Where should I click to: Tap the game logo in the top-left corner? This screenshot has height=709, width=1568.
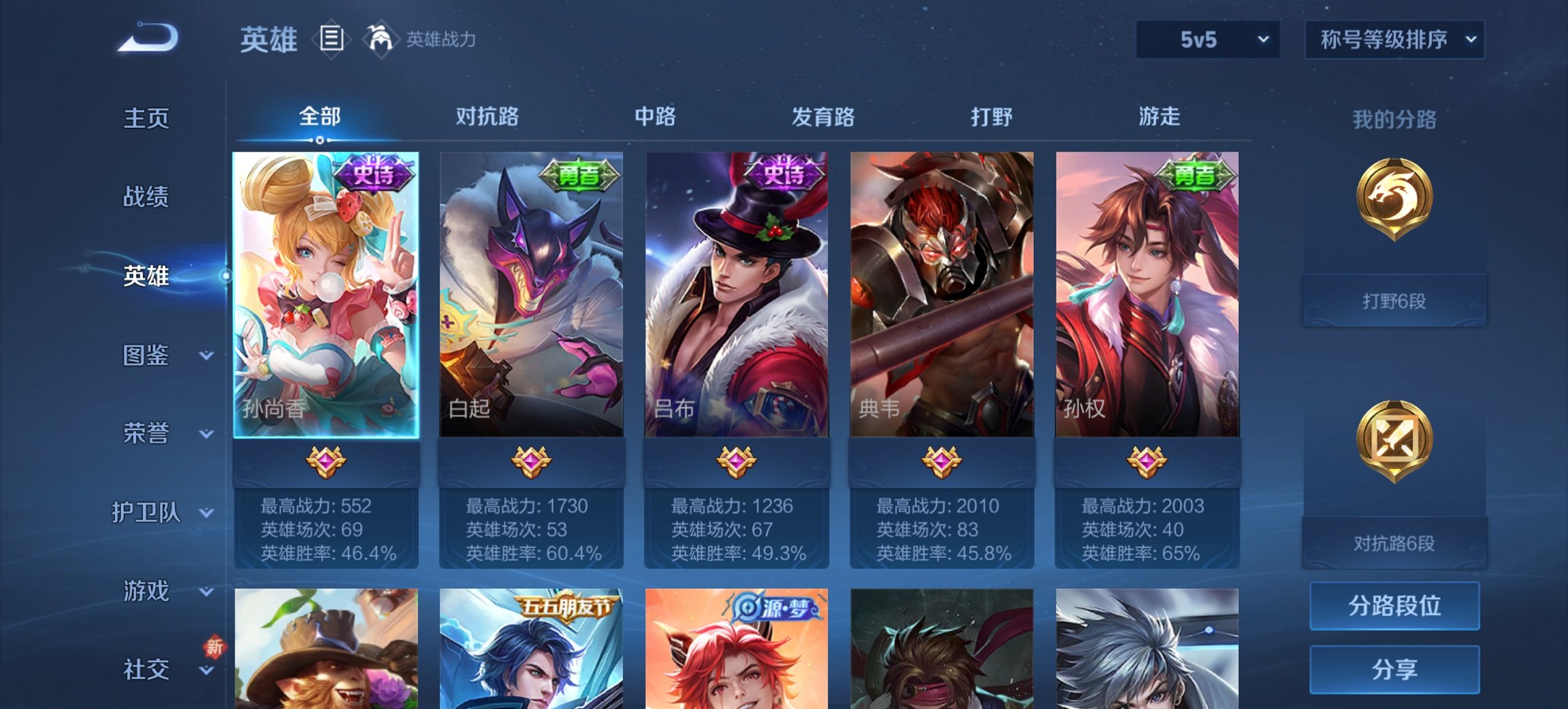click(x=147, y=38)
